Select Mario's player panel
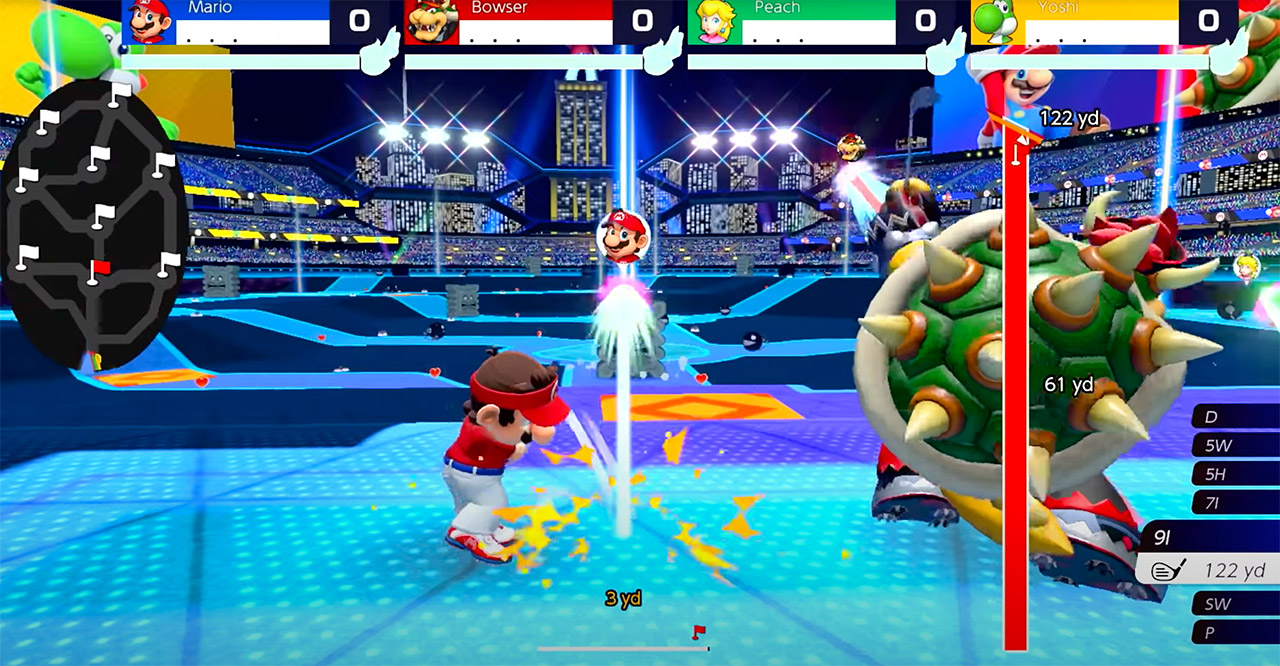The width and height of the screenshot is (1280, 666). coord(228,22)
